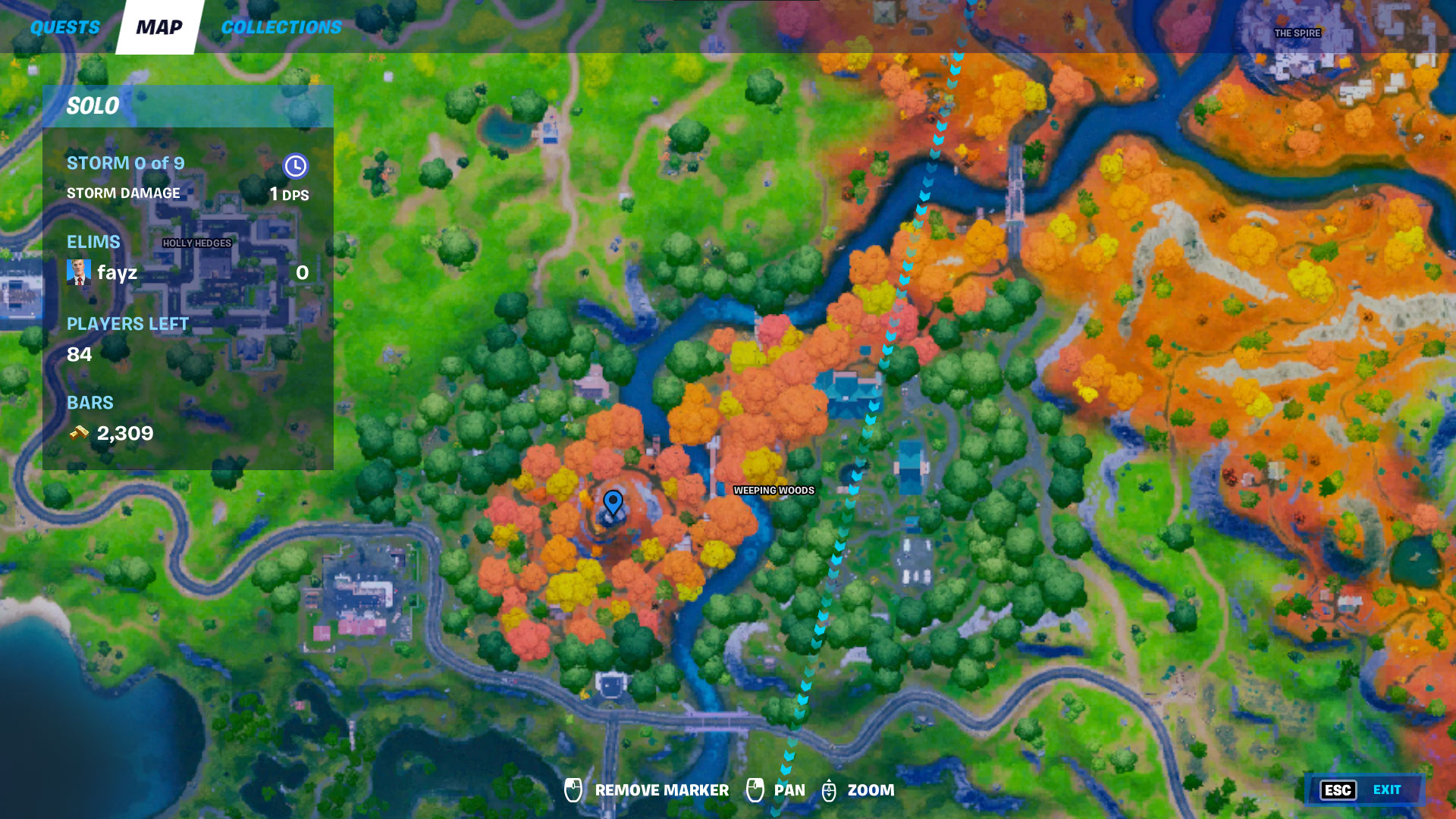
Task: Open the COLLECTIONS tab
Action: coord(281,27)
